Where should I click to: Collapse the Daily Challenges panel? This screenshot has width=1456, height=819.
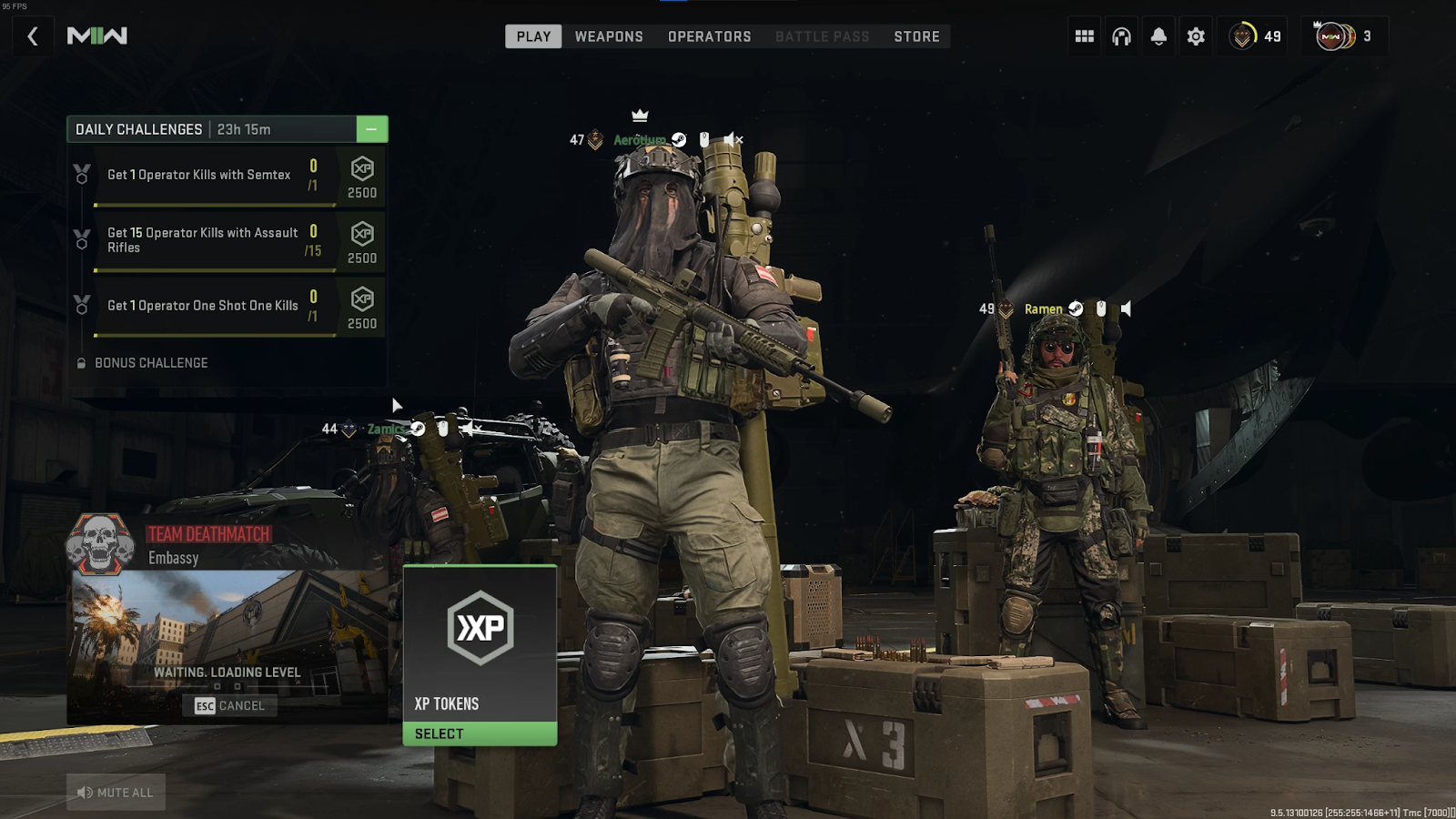point(371,129)
